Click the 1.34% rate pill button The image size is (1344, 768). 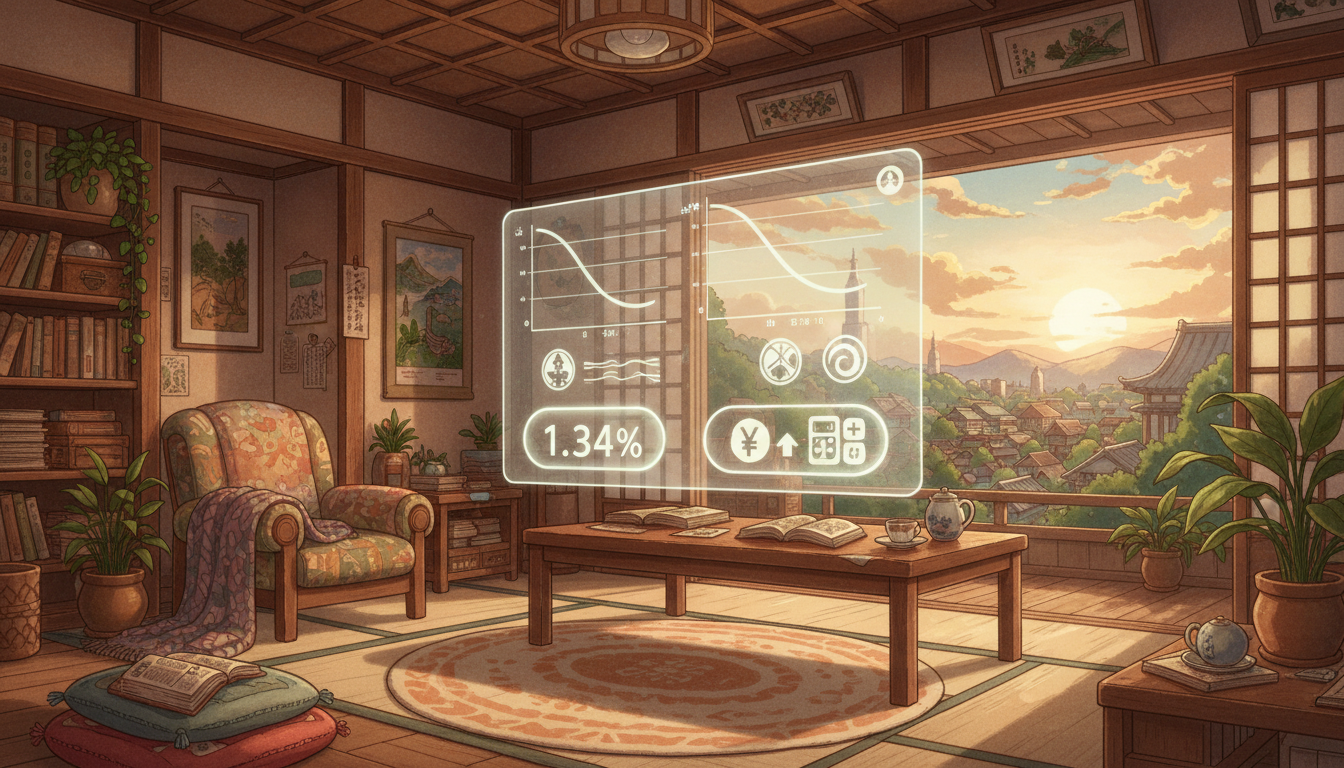(594, 440)
